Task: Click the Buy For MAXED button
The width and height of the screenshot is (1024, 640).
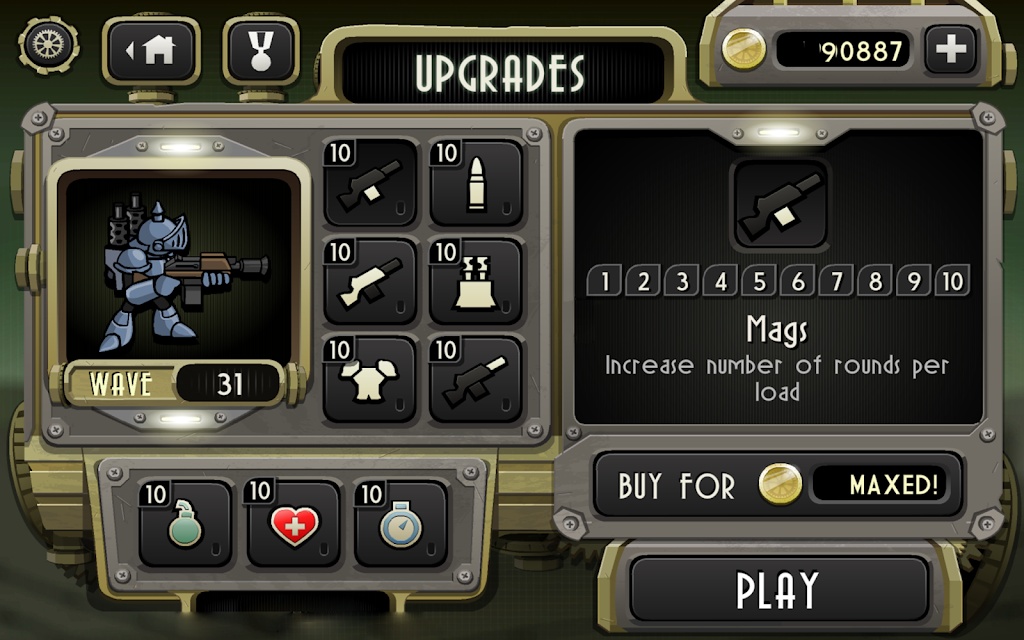Action: (779, 485)
